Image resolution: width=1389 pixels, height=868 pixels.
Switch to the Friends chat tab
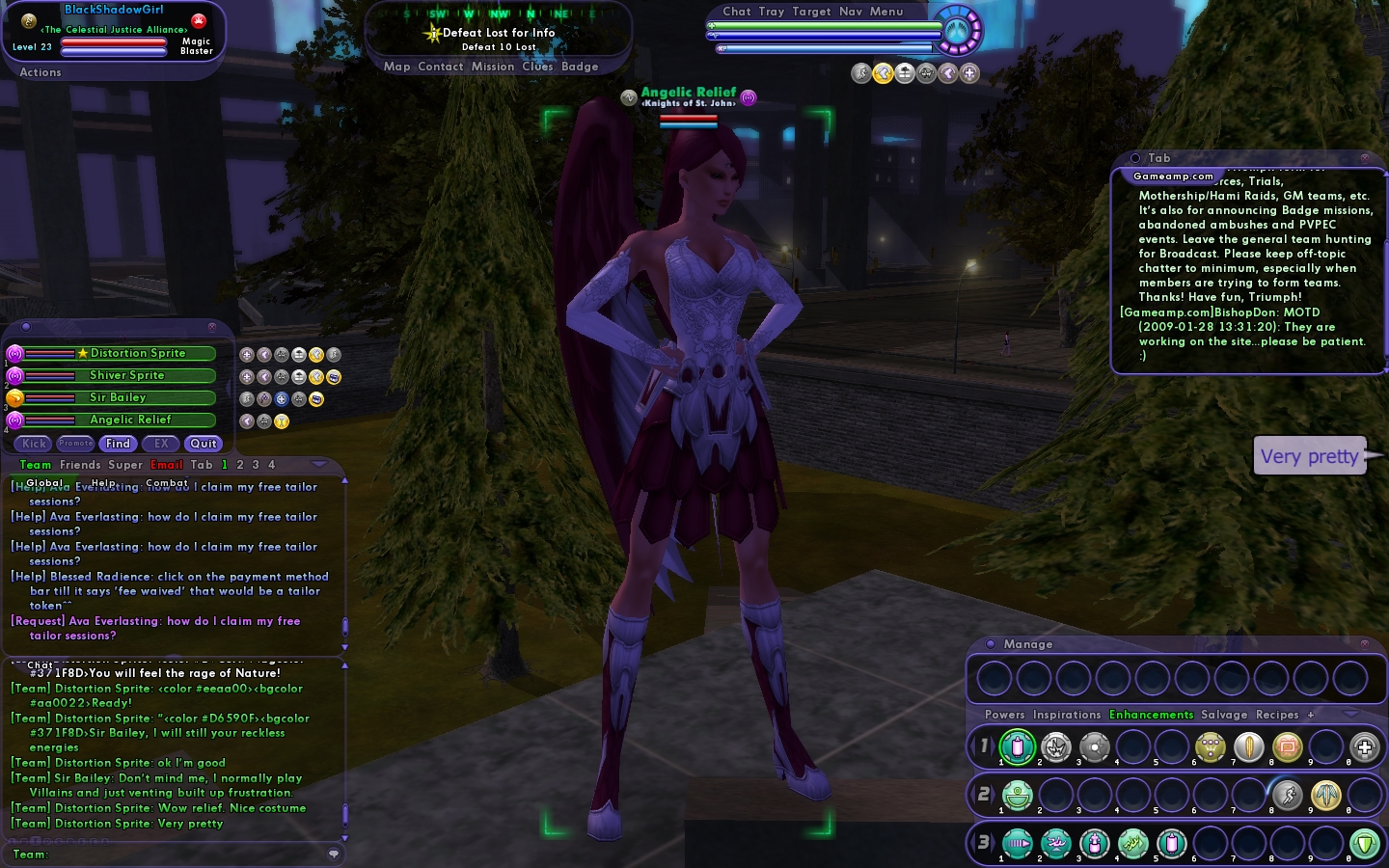click(x=80, y=465)
